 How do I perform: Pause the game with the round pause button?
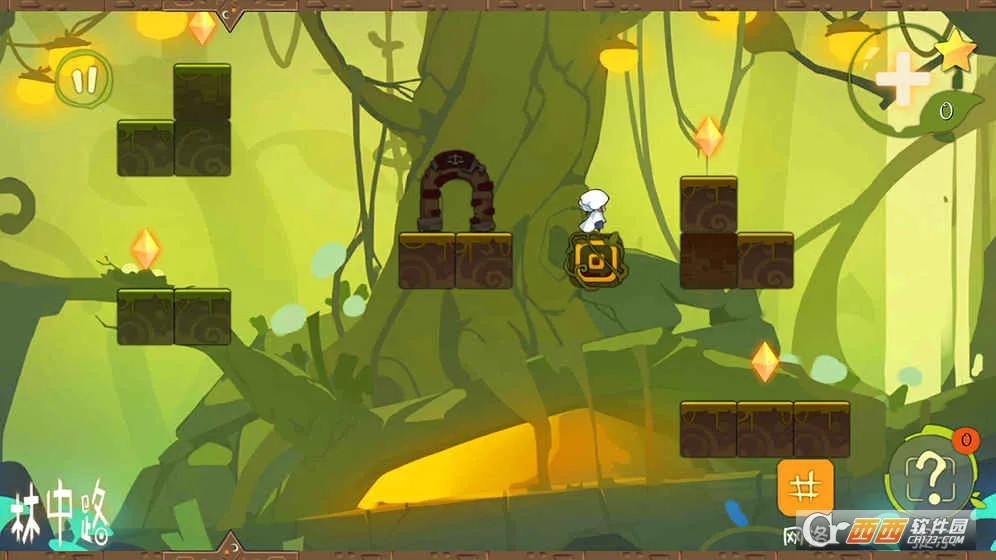click(84, 77)
